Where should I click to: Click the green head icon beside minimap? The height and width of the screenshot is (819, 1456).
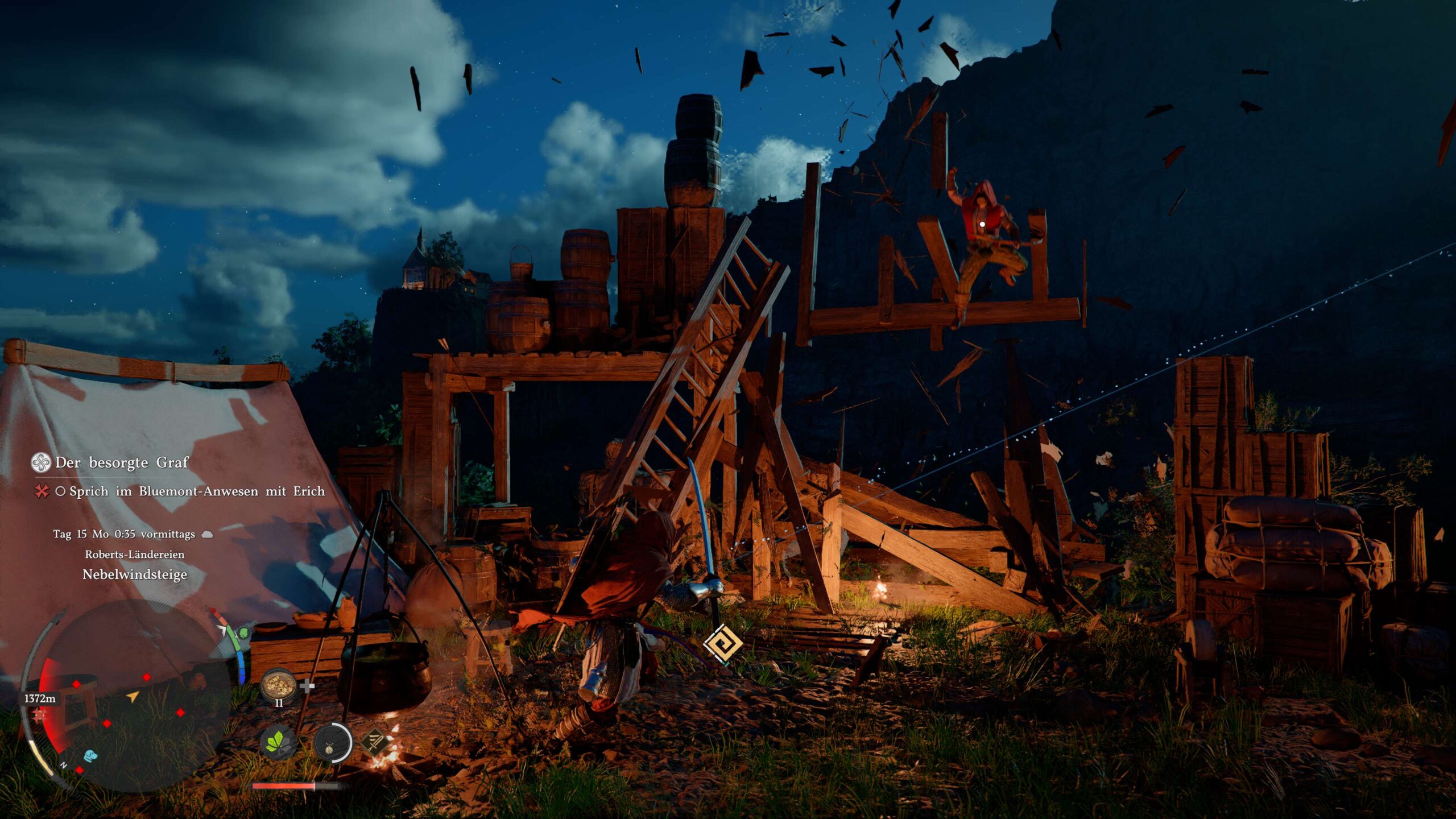click(243, 632)
